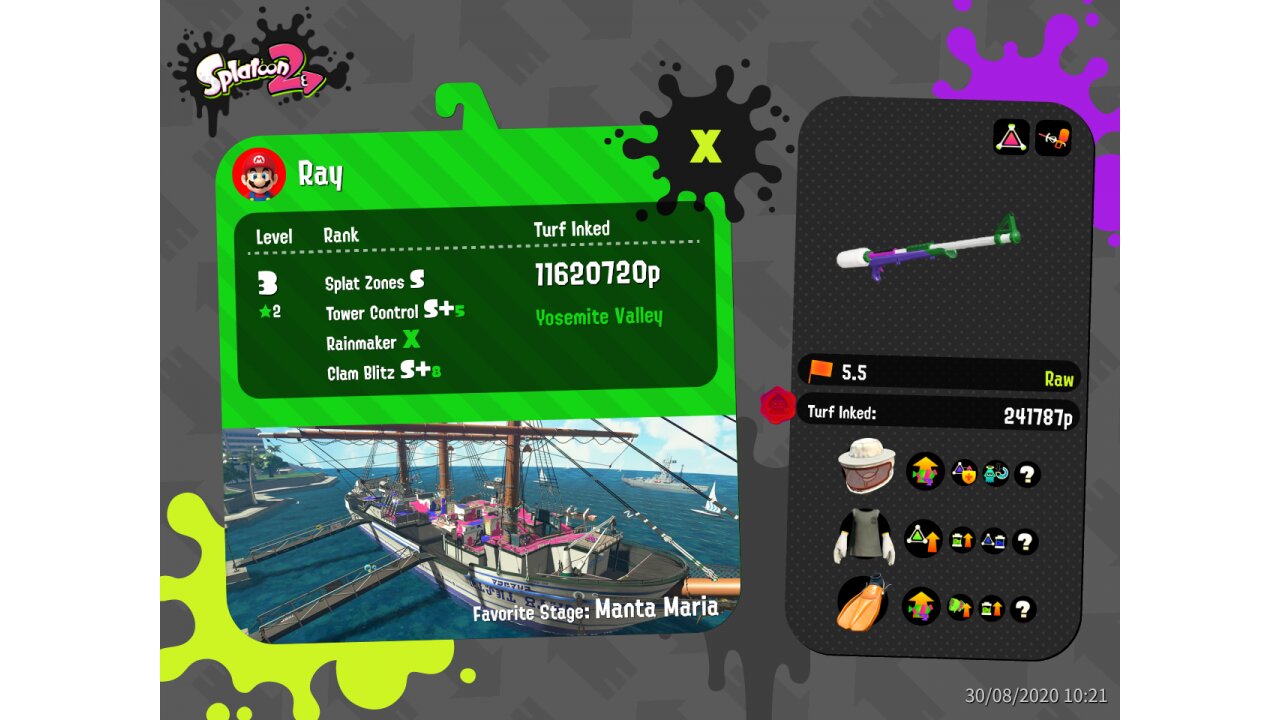Select the Sting Ray special weapon icon
Viewport: 1280px width, 720px height.
pos(1053,137)
